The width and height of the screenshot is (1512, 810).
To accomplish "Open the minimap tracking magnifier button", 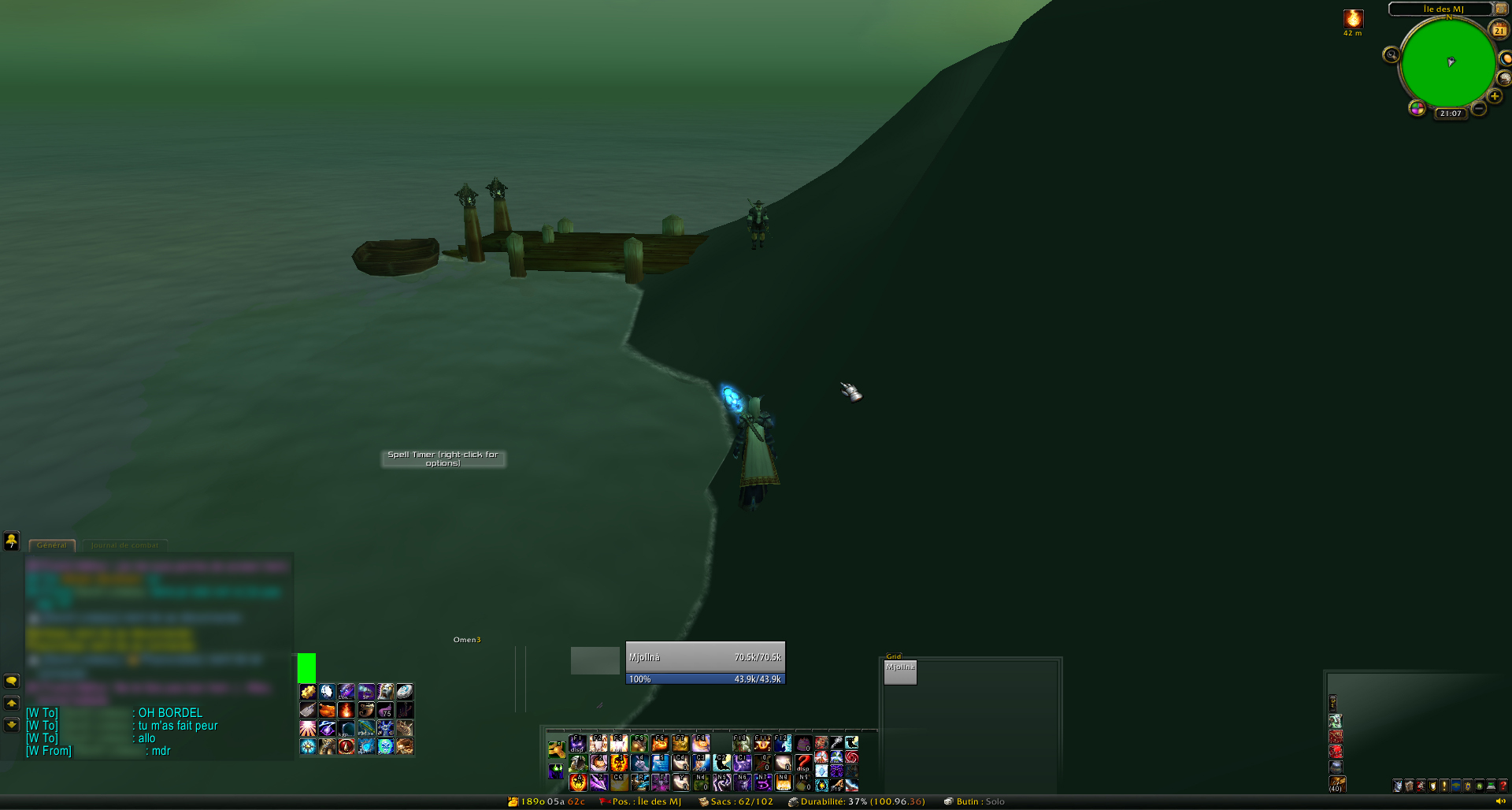I will pyautogui.click(x=1392, y=54).
